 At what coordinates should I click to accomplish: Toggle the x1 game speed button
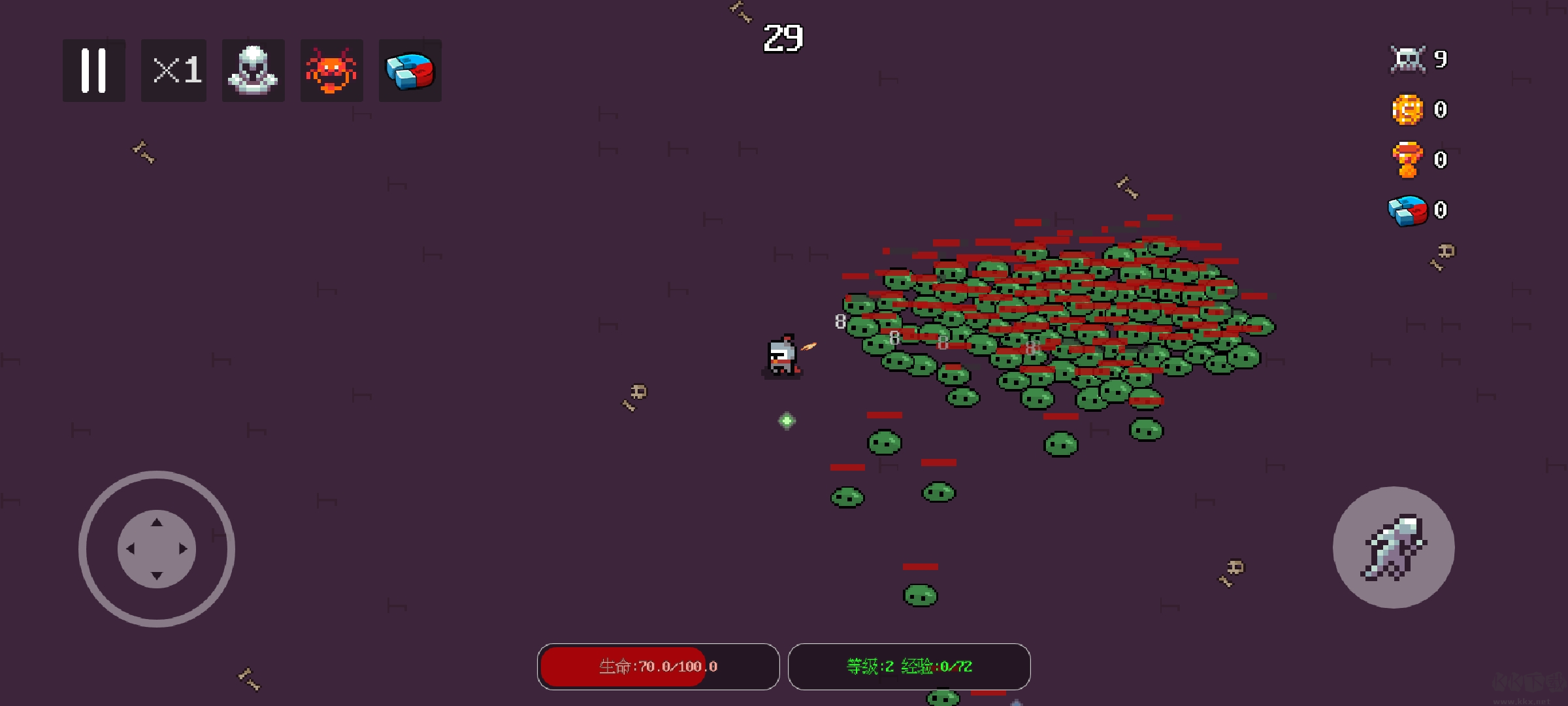coord(174,71)
